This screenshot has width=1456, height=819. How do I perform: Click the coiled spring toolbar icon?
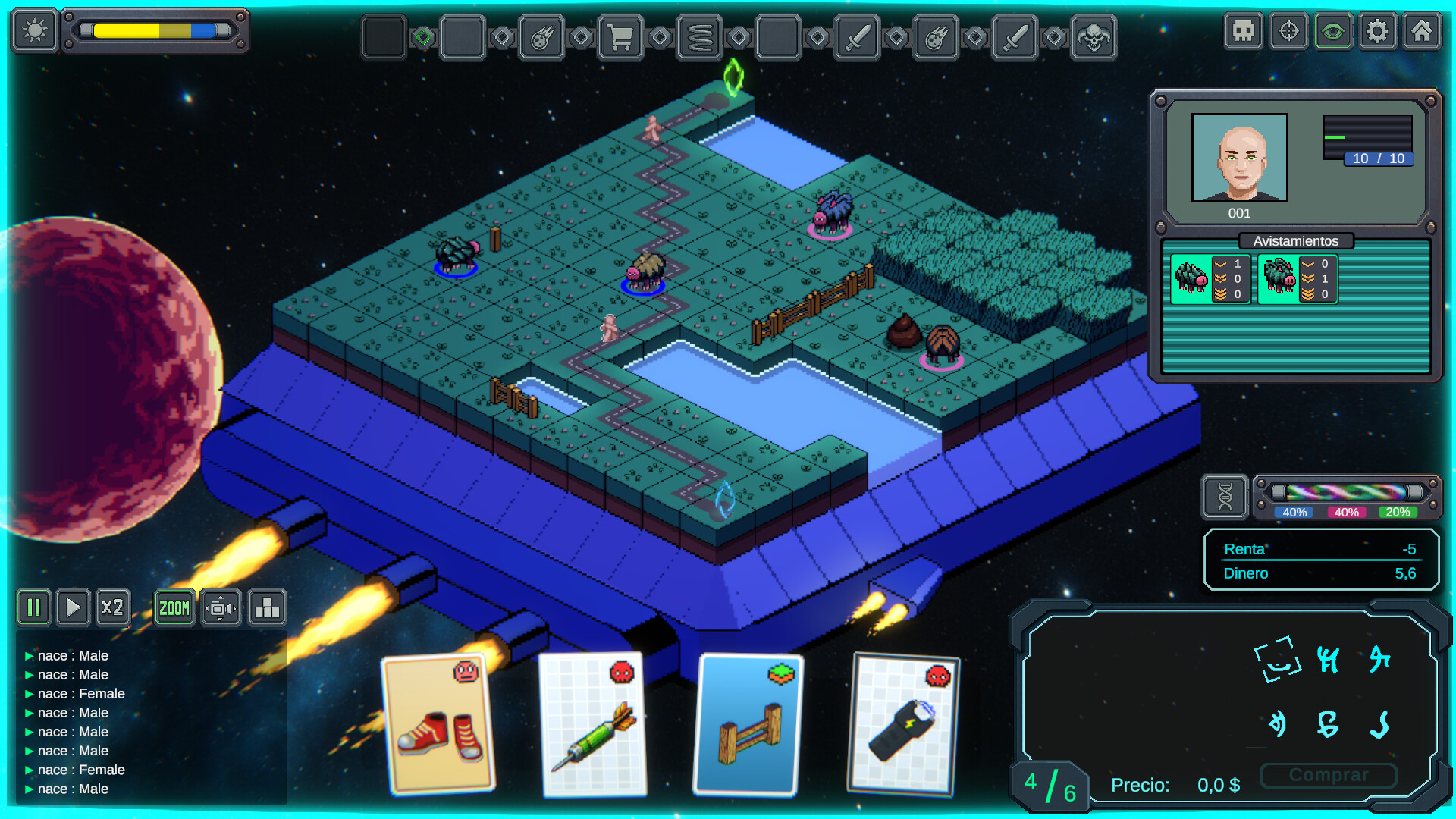[700, 36]
